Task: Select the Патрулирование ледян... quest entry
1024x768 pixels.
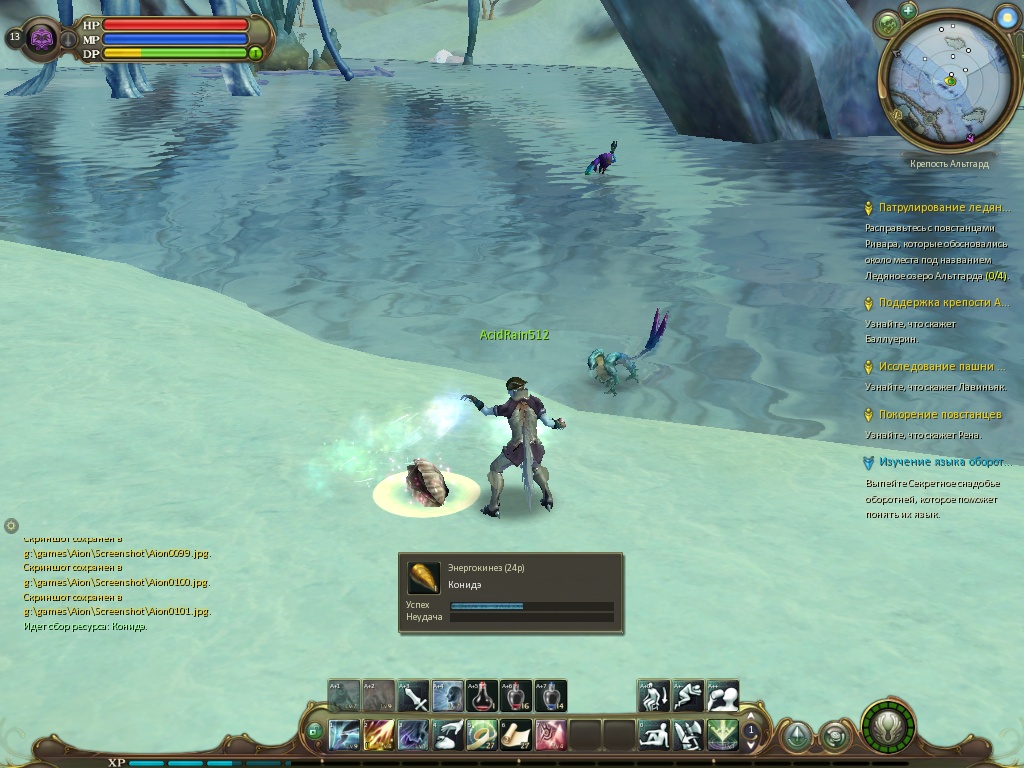Action: 943,208
